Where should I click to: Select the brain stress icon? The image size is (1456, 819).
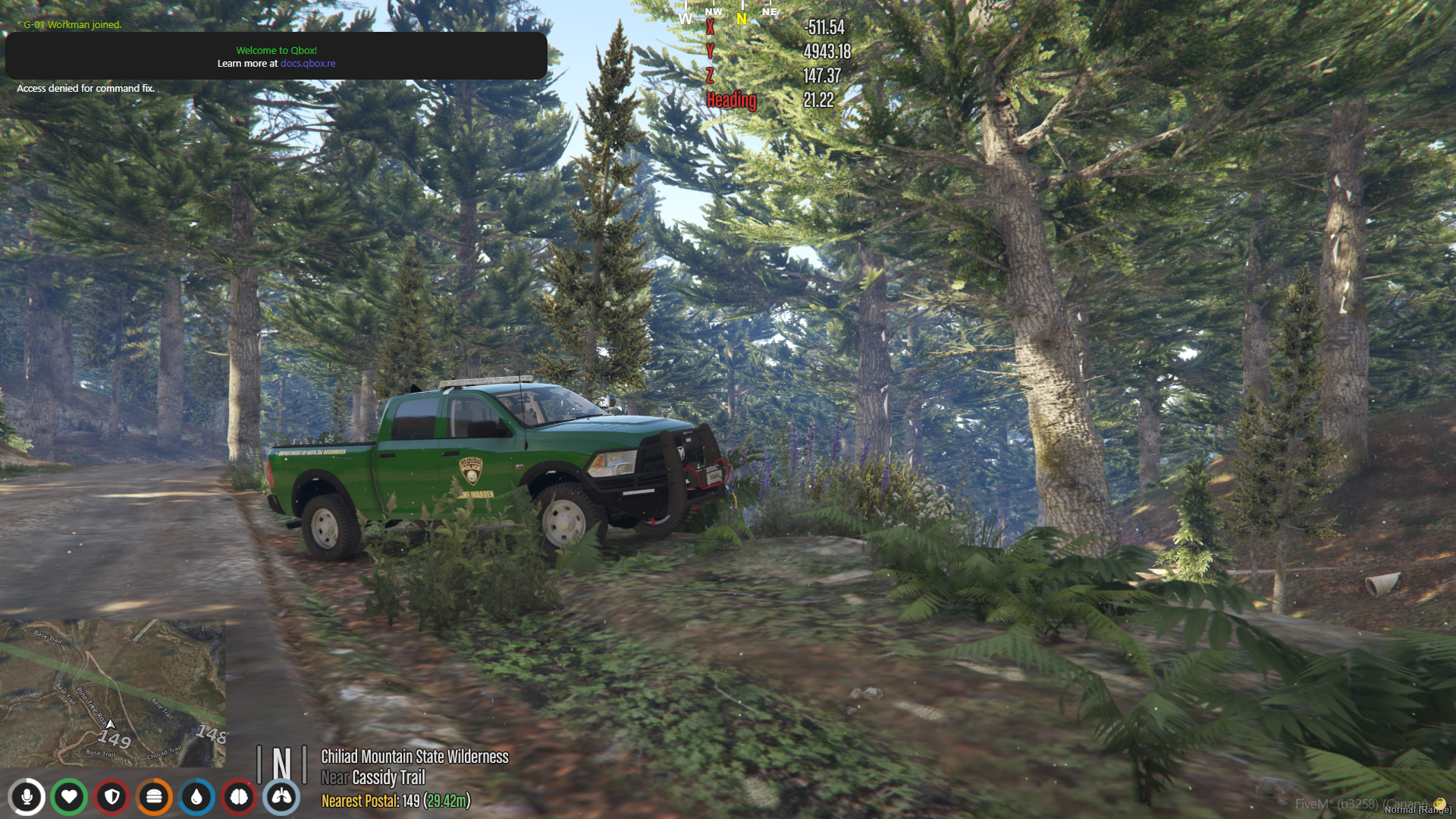coord(240,797)
